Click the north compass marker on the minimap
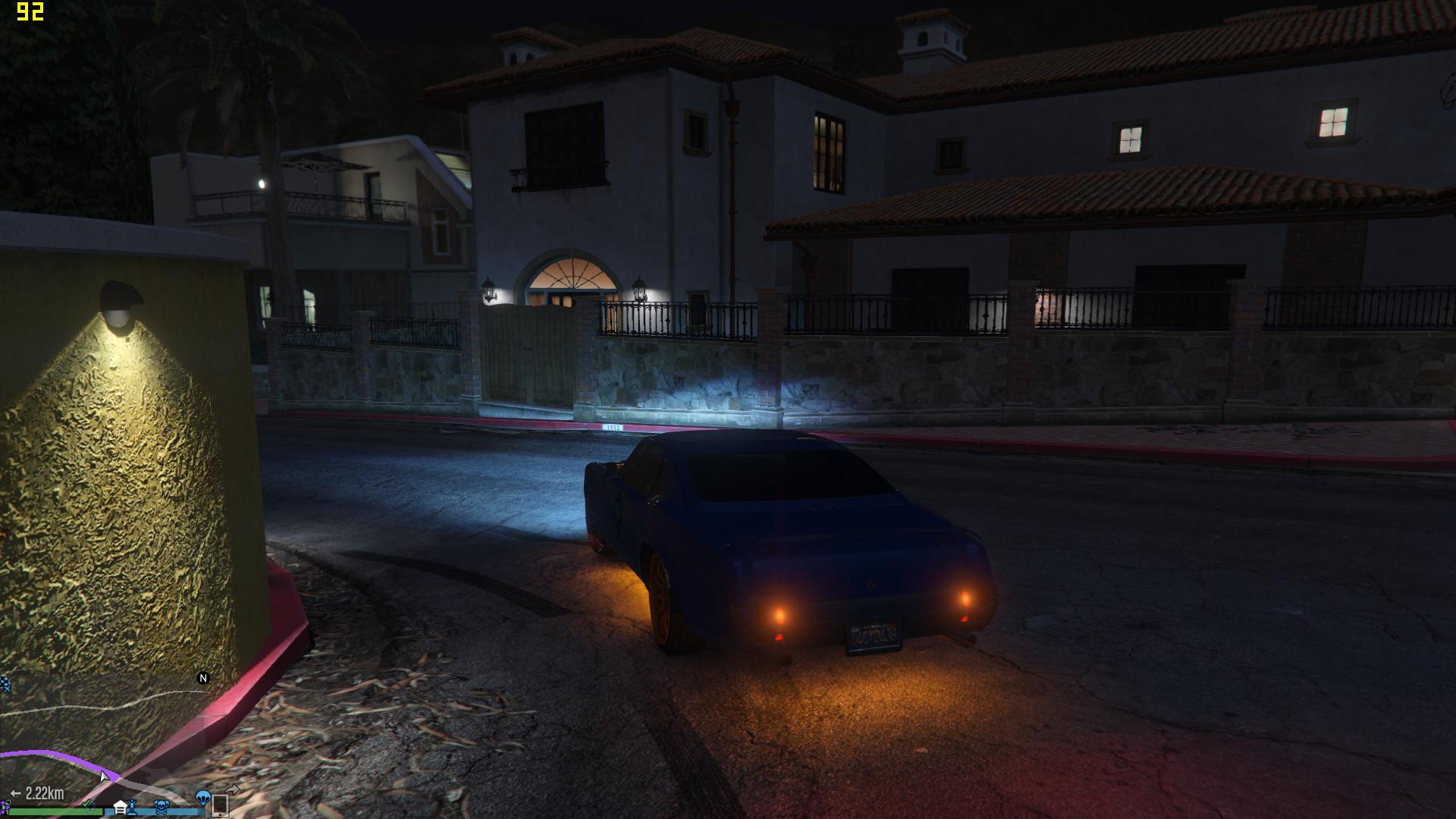Viewport: 1456px width, 819px height. tap(203, 678)
